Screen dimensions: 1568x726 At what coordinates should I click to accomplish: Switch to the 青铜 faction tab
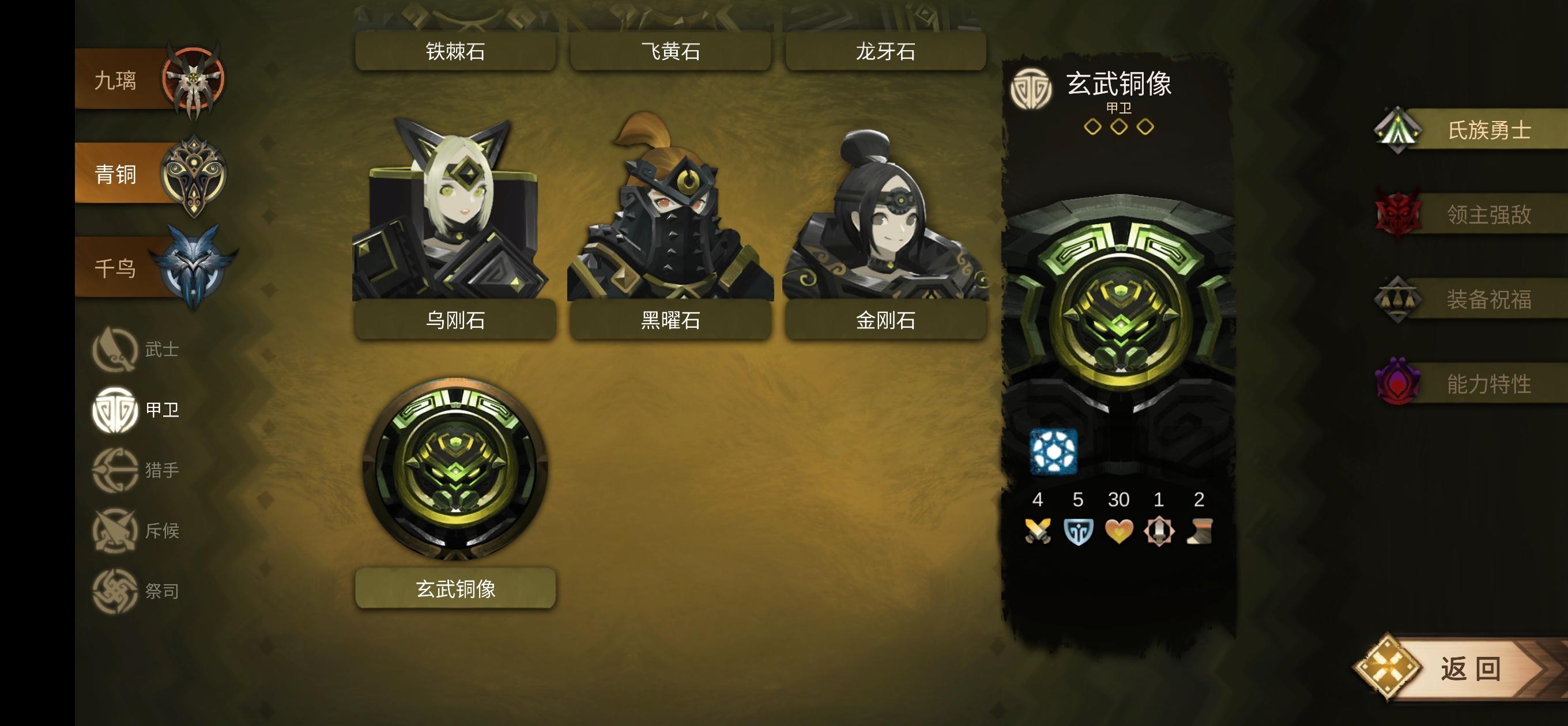coord(193,173)
